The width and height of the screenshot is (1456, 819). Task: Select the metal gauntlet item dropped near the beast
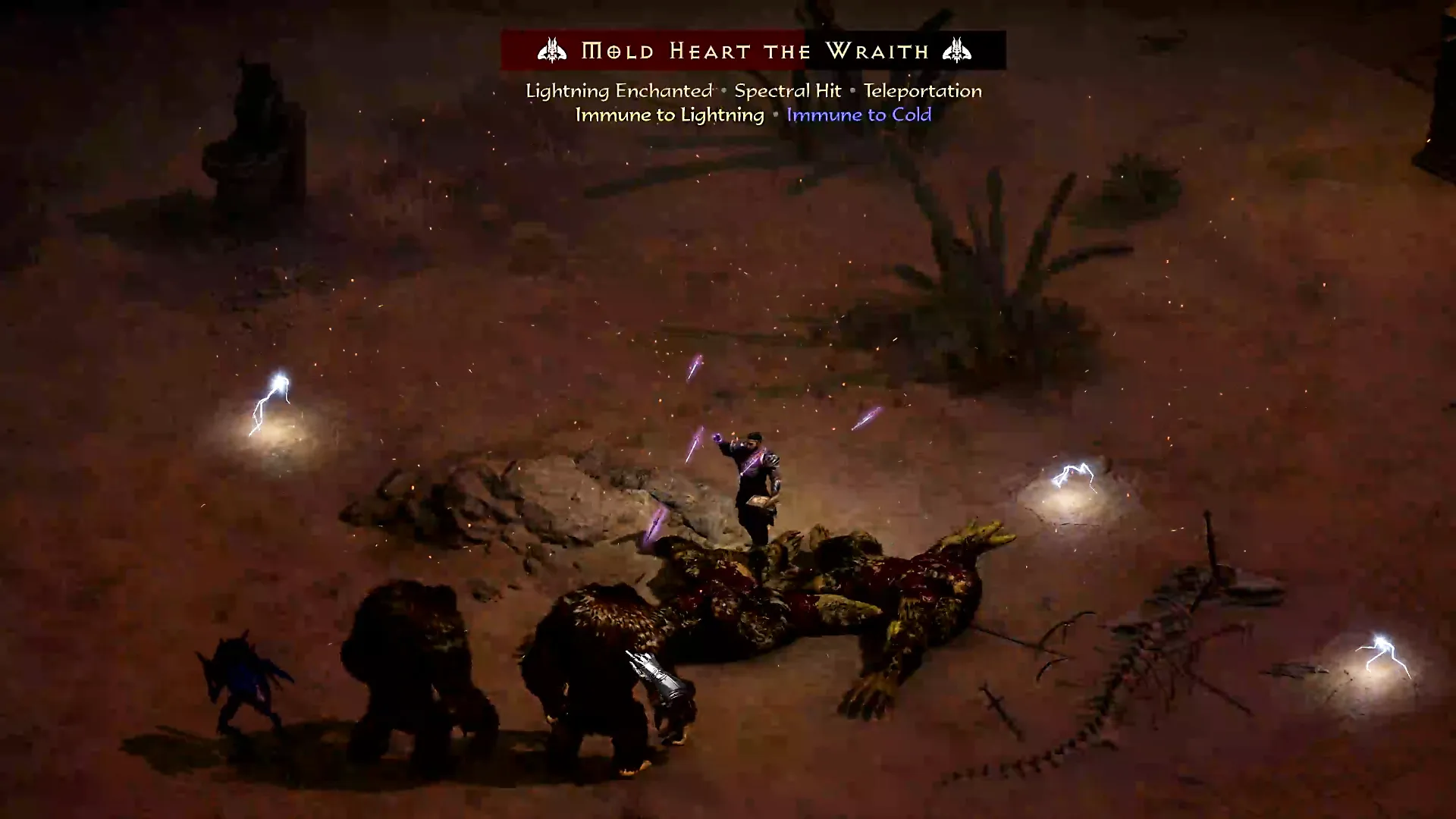pos(654,673)
